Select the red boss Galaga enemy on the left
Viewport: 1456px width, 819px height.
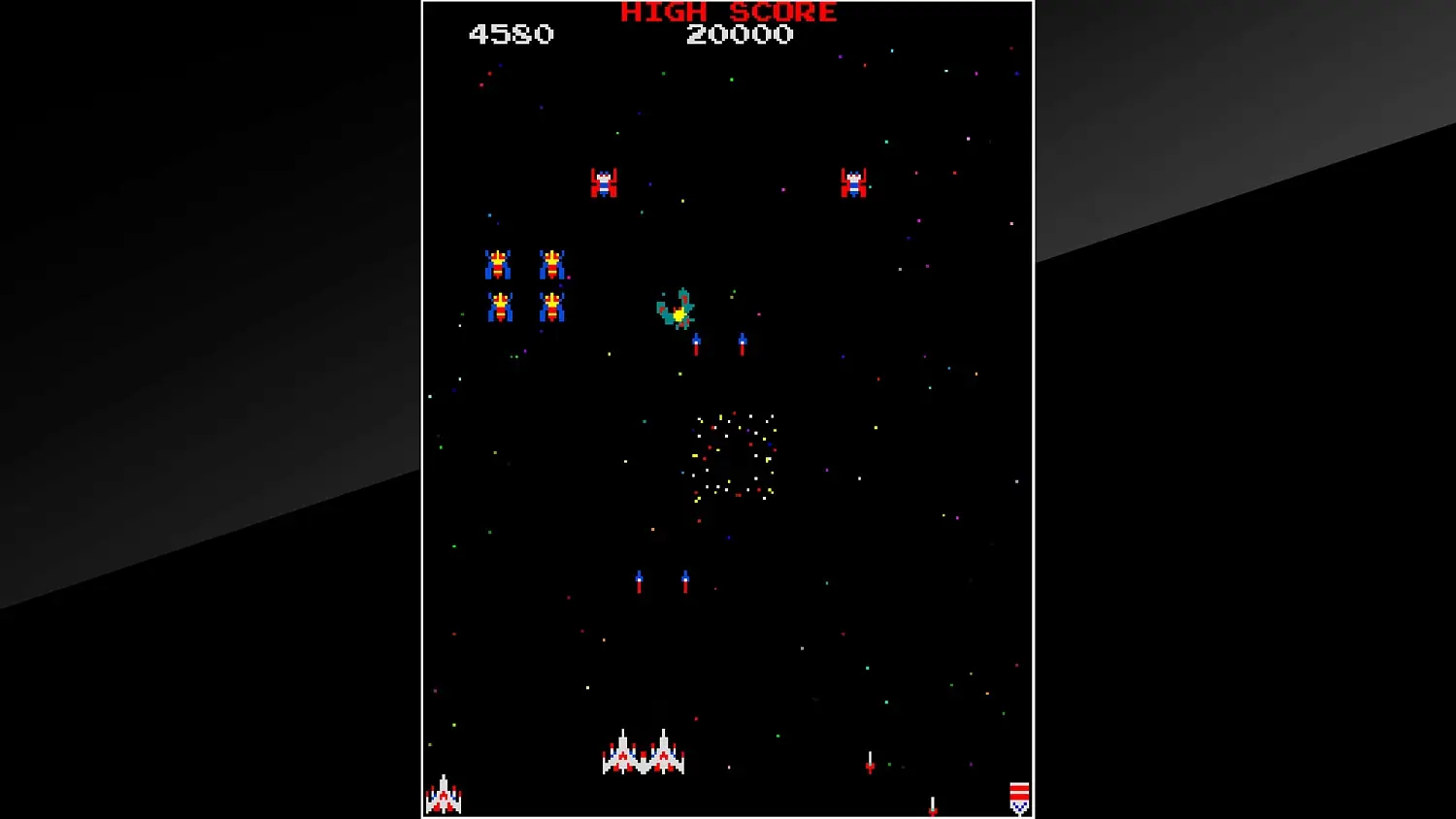(x=605, y=180)
